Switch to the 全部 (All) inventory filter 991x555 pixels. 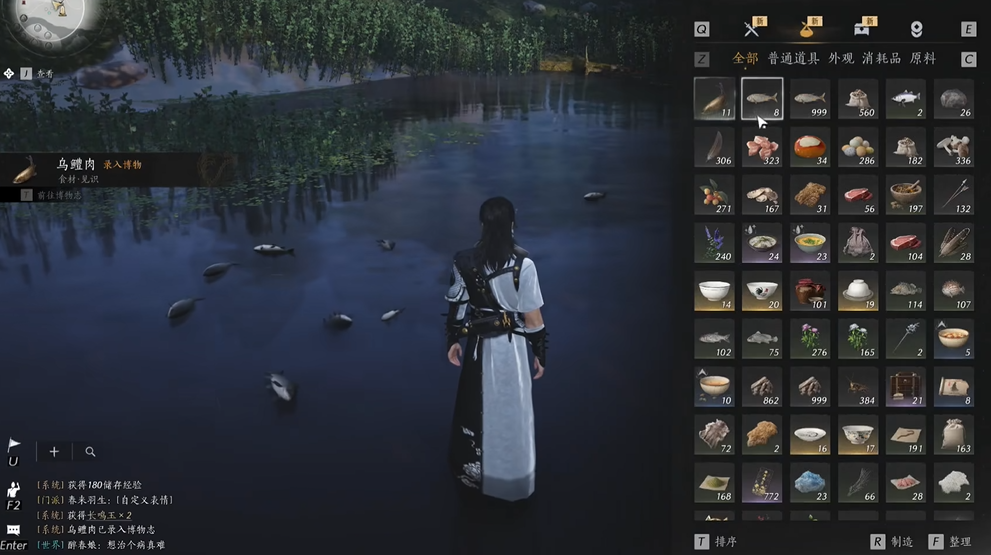point(745,58)
